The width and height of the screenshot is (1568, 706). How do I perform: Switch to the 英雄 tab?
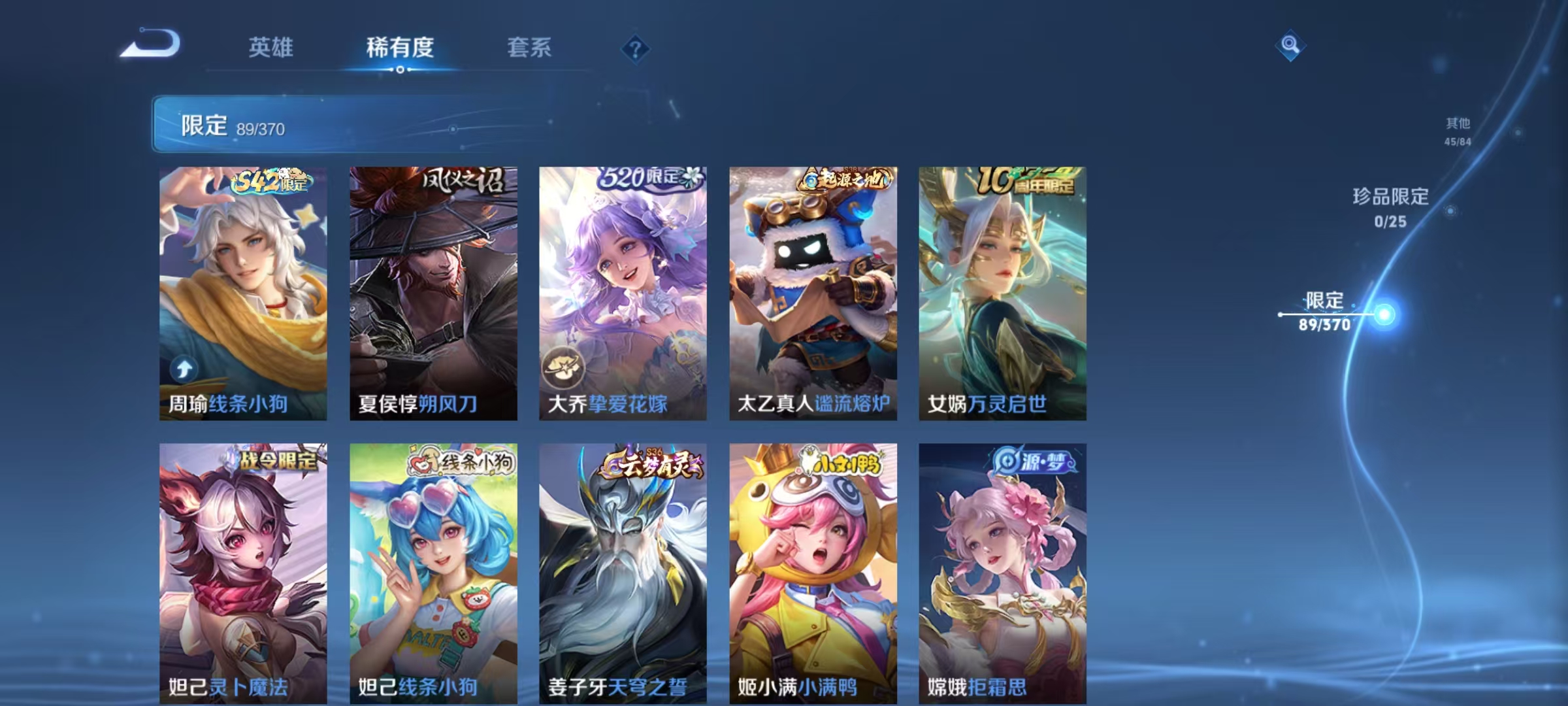click(x=271, y=47)
